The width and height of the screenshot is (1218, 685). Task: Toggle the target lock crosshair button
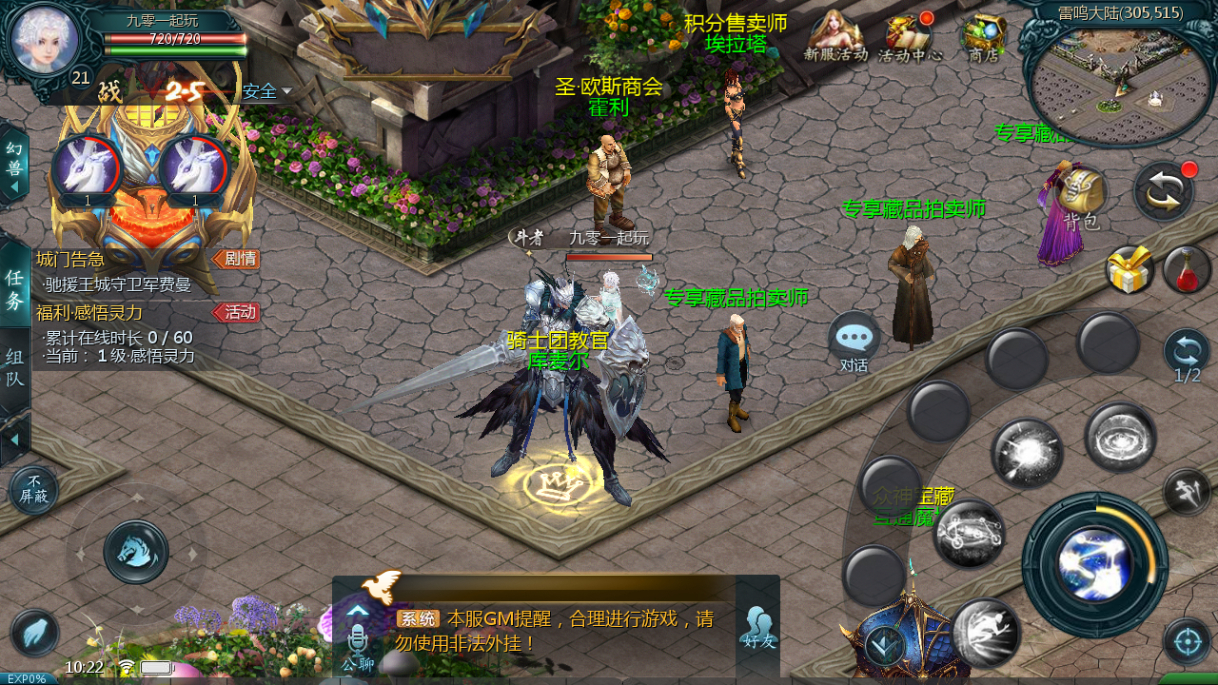tap(1187, 641)
